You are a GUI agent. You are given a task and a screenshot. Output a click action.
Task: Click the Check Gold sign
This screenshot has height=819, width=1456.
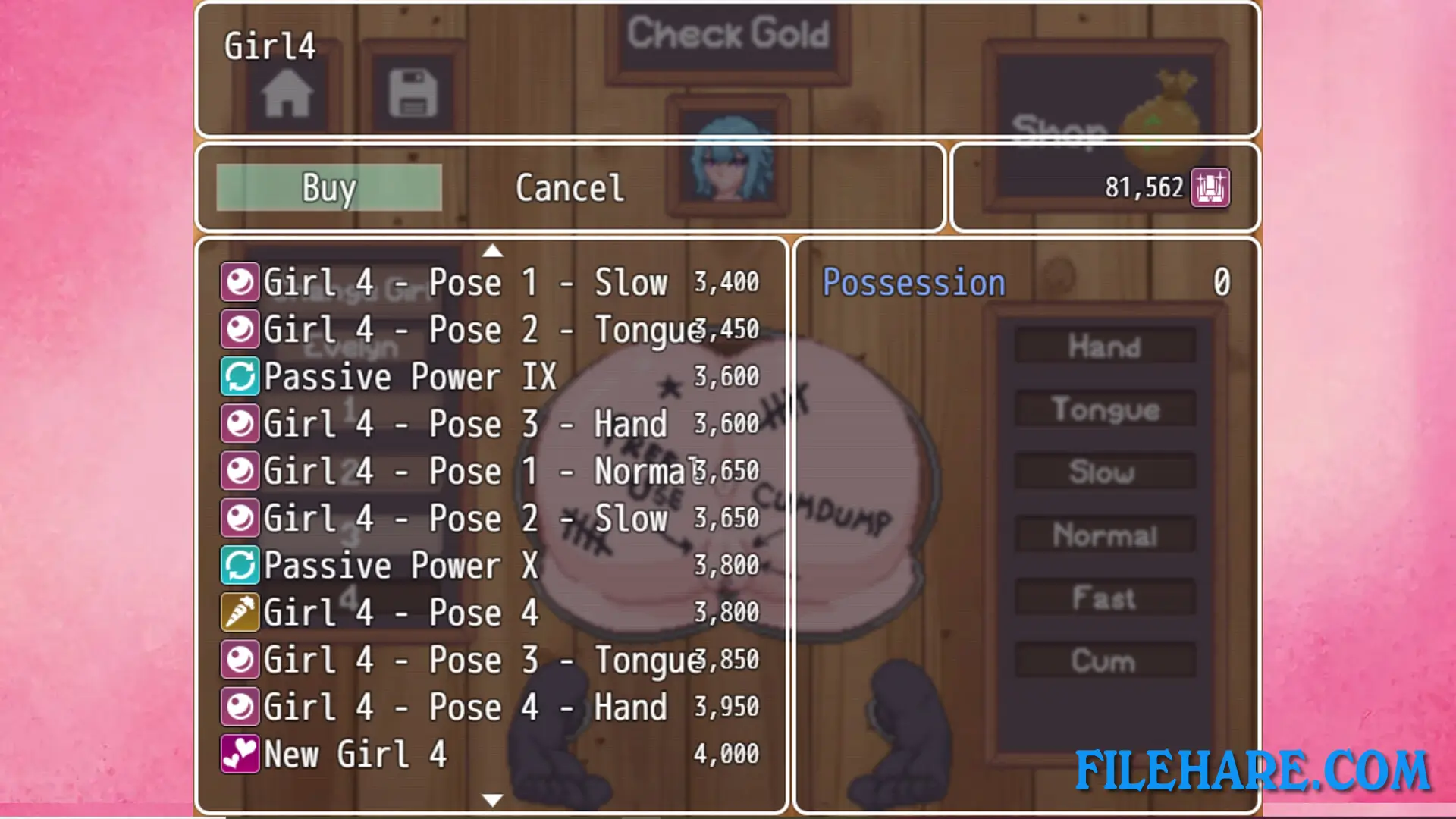click(x=730, y=34)
